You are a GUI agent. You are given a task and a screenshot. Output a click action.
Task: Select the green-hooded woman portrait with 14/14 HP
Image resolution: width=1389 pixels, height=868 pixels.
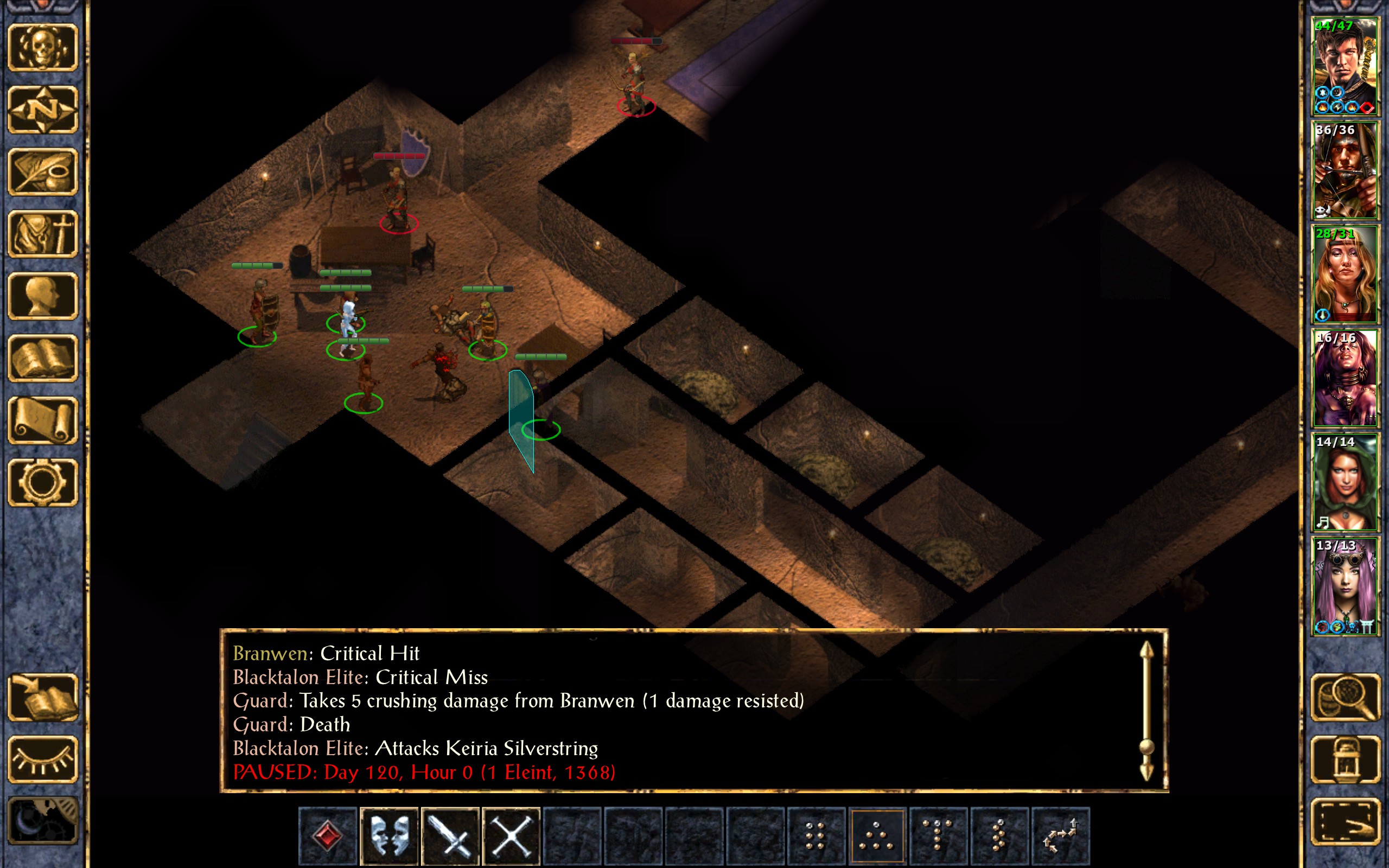click(1345, 482)
